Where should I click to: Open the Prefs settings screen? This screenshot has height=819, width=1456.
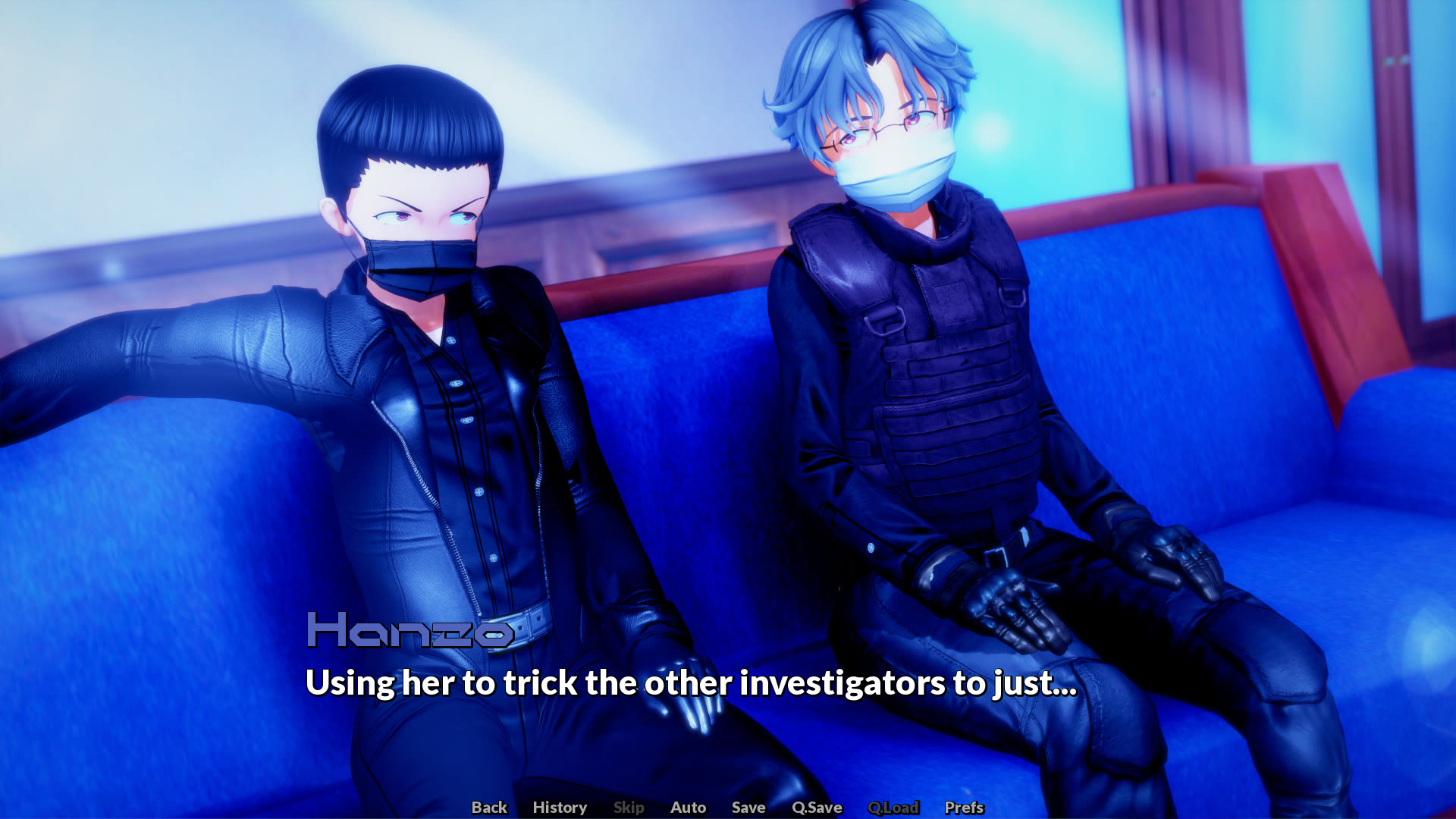tap(964, 808)
